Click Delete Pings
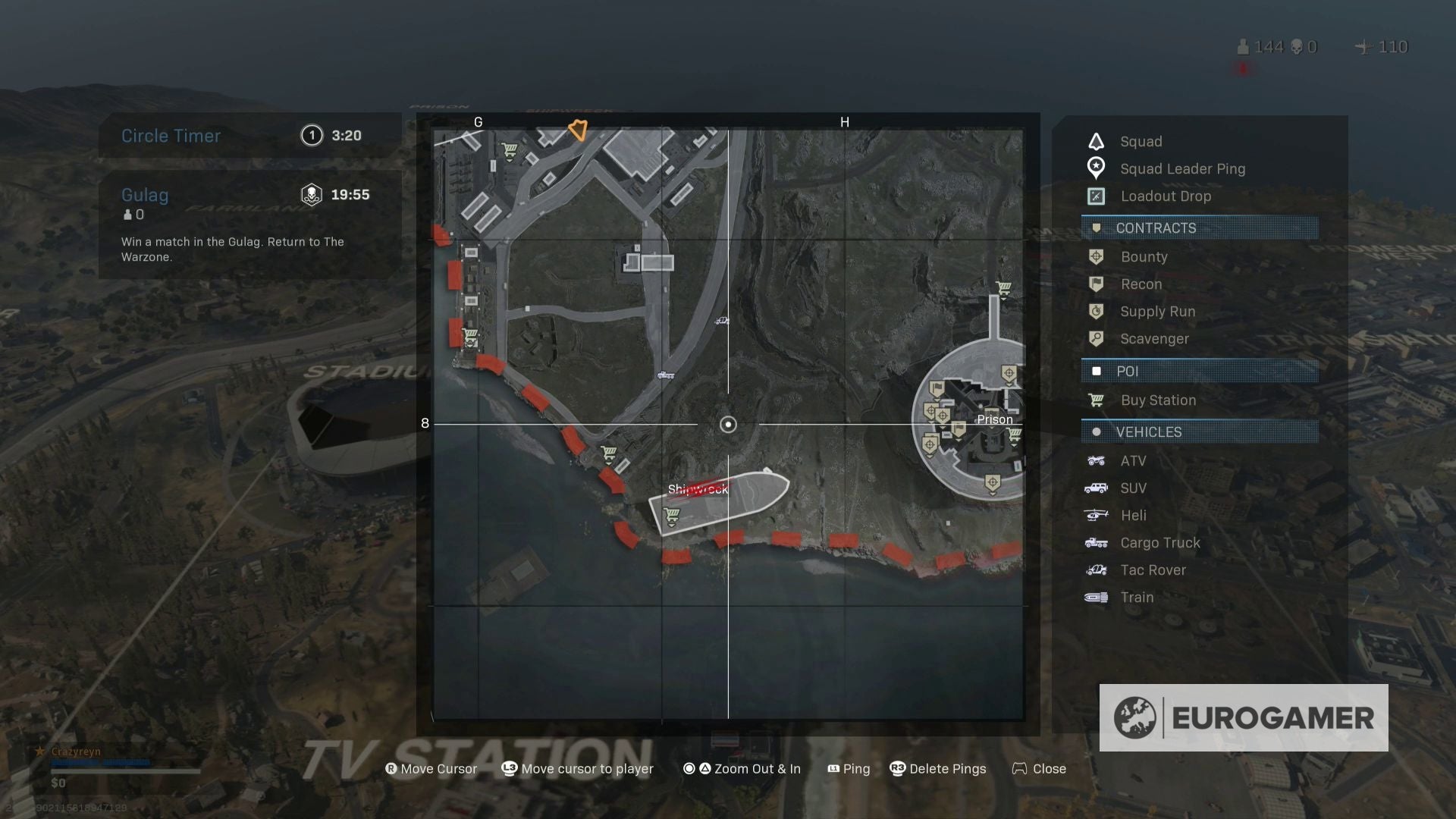 938,768
